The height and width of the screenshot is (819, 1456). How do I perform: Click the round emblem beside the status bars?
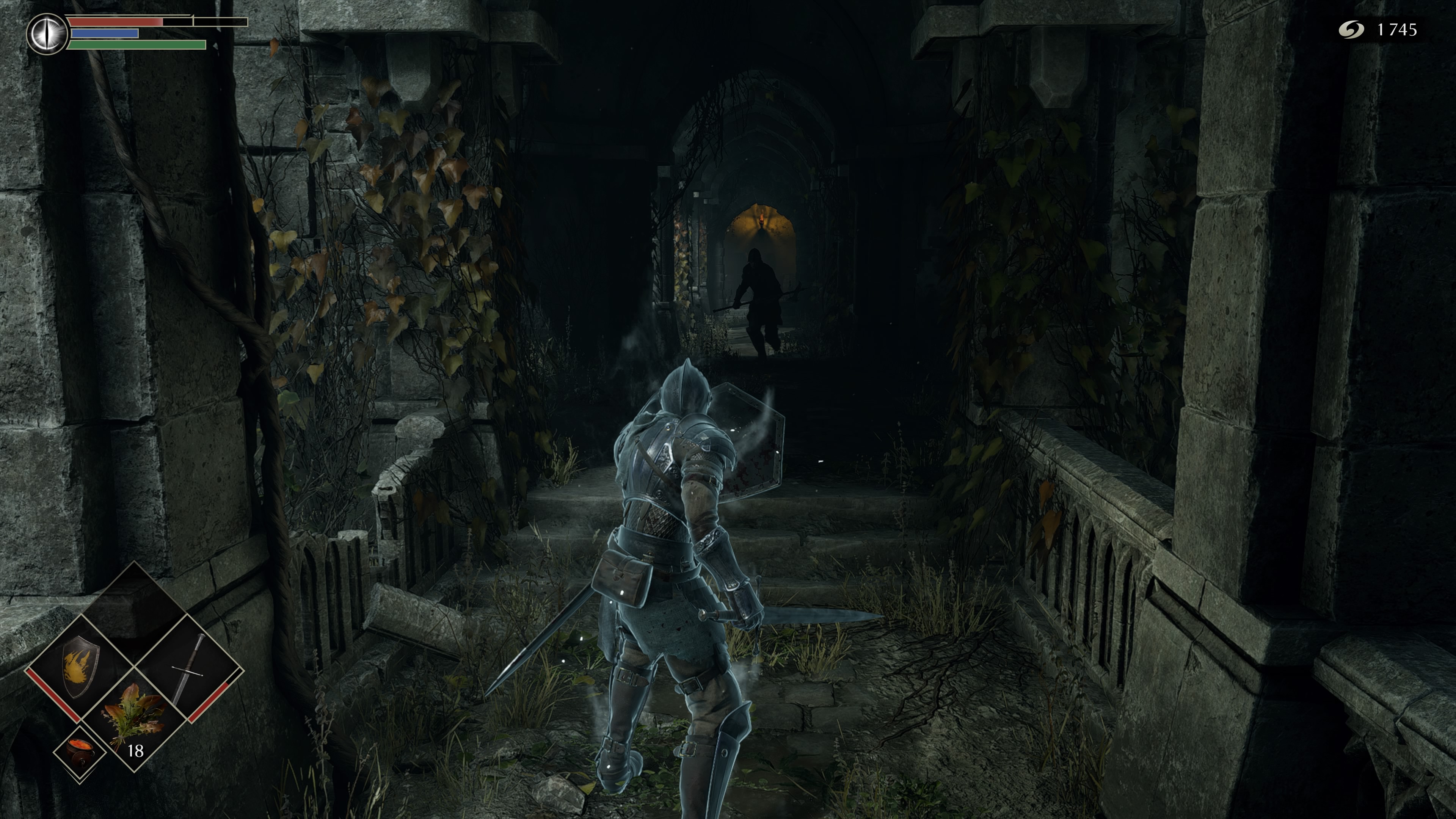[x=47, y=34]
